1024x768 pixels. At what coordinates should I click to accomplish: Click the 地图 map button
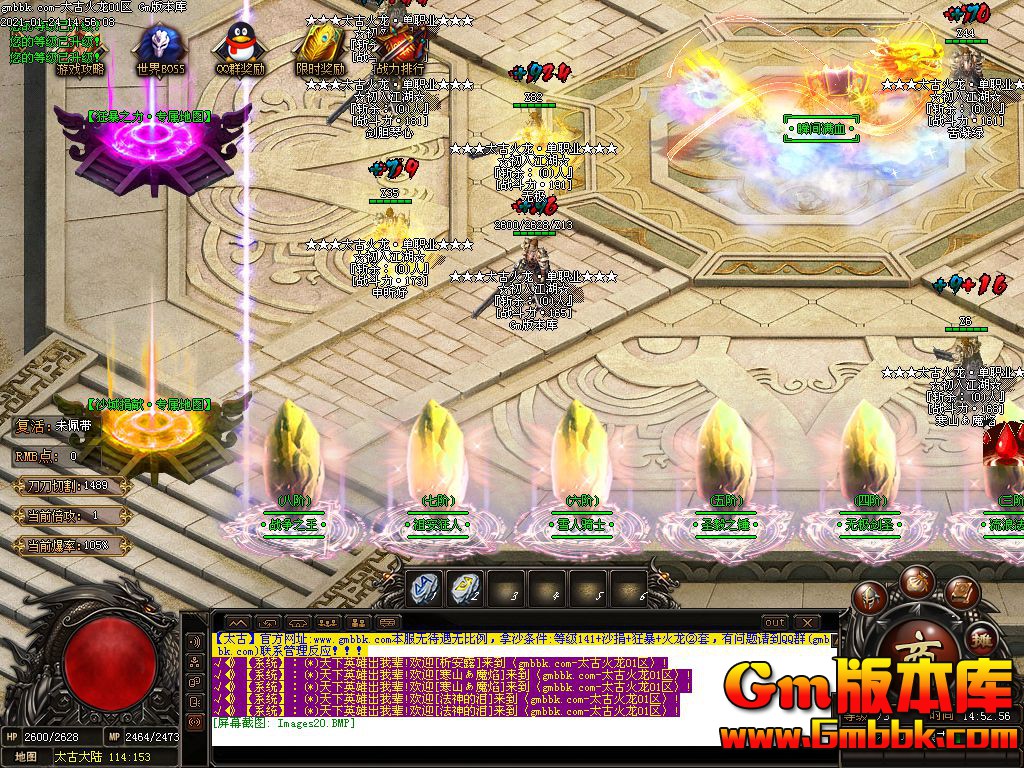click(26, 757)
